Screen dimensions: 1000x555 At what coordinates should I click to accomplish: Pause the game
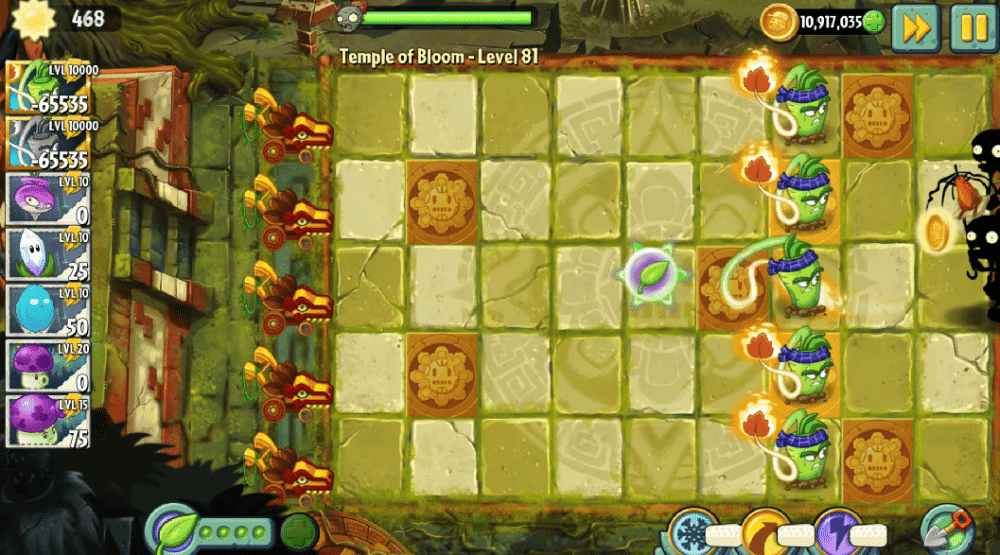click(x=969, y=27)
